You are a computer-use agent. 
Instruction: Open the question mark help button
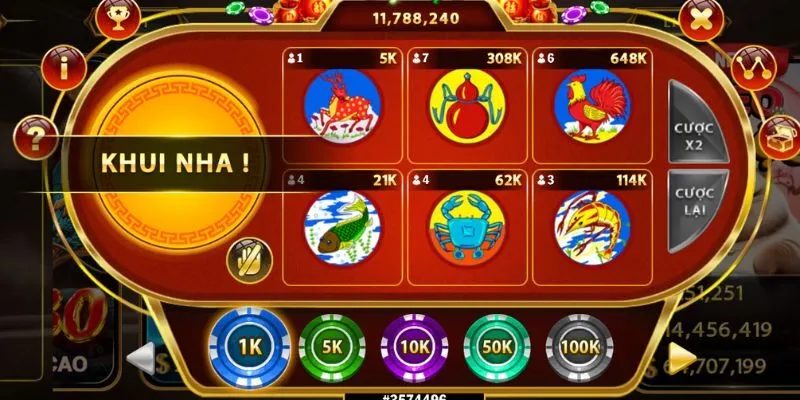[35, 137]
